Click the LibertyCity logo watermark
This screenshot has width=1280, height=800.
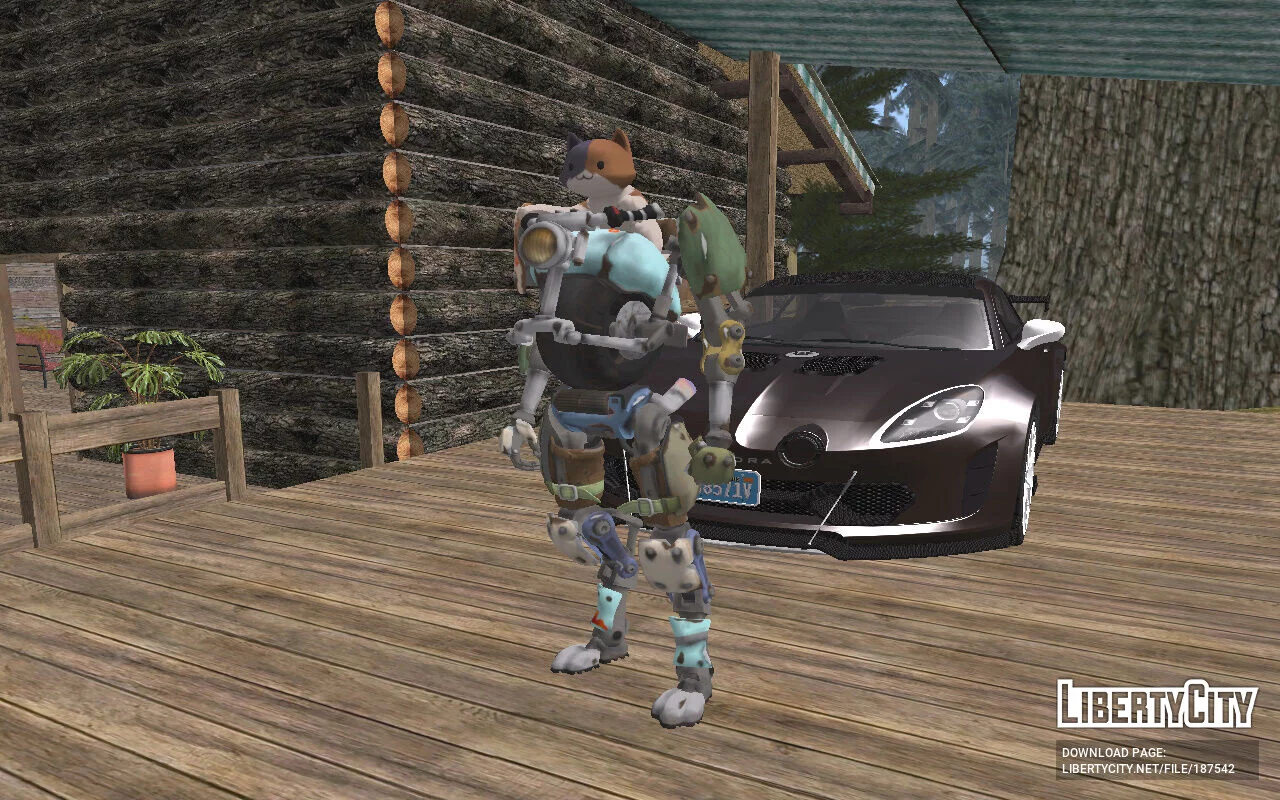(1156, 704)
